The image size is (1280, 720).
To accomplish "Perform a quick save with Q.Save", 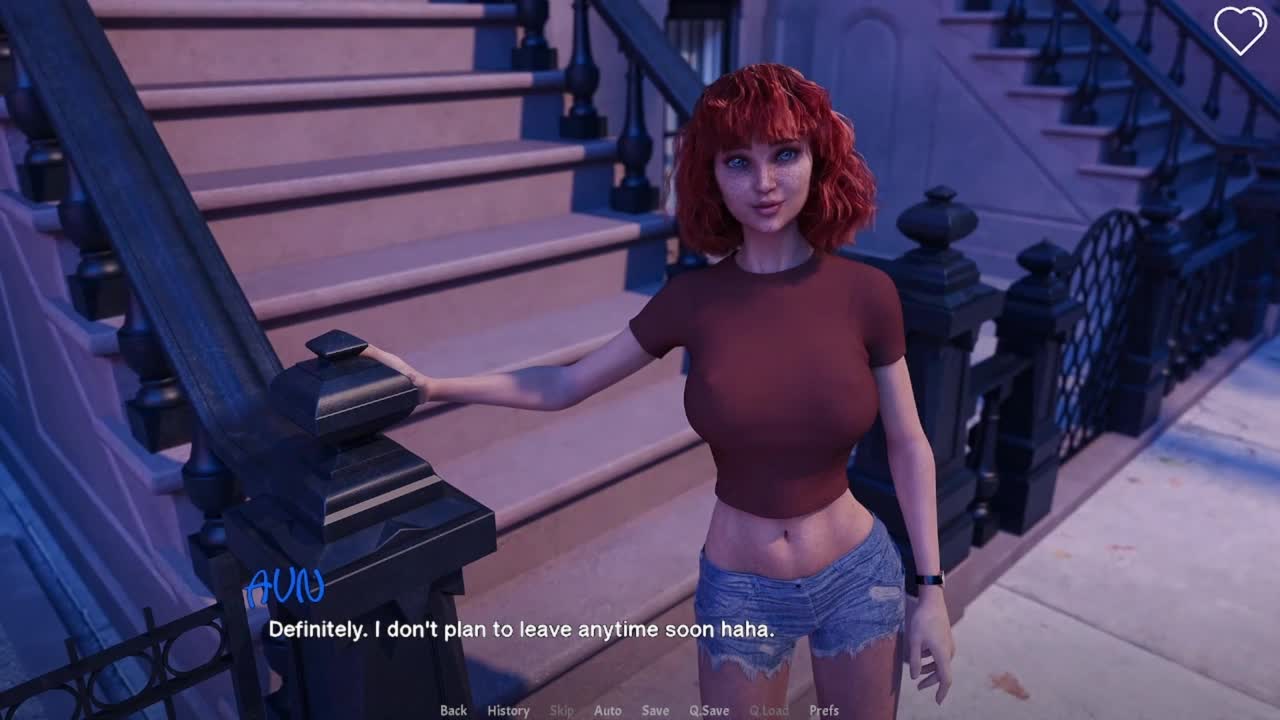I will (709, 710).
